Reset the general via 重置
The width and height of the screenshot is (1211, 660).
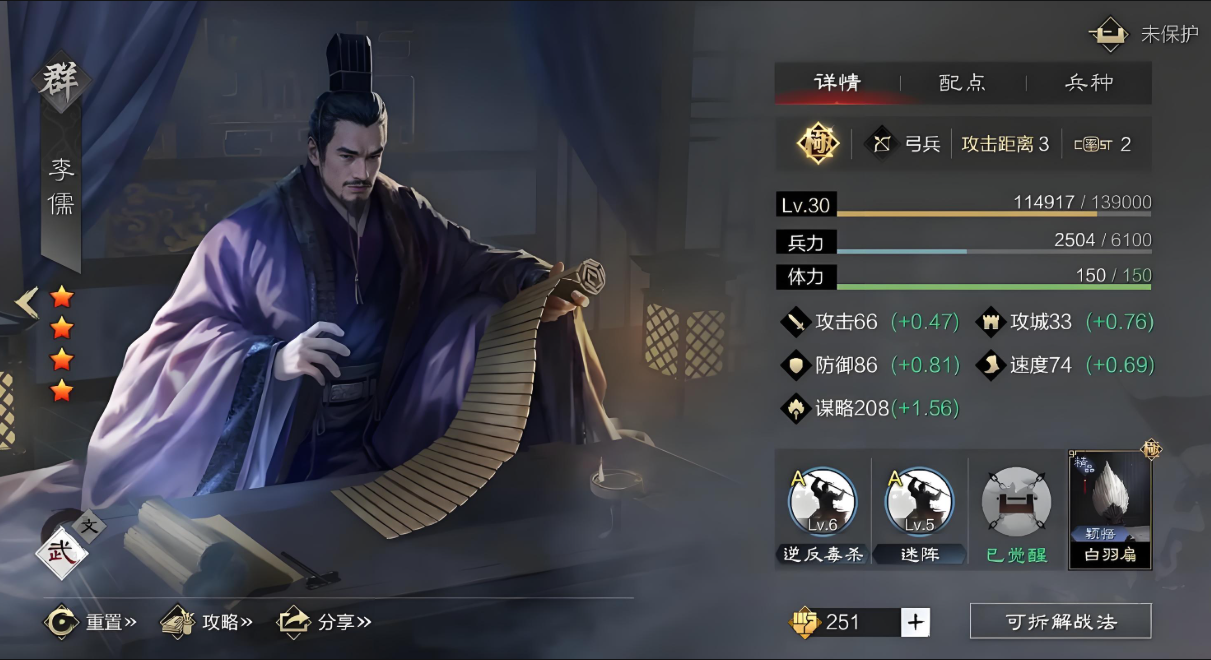(90, 622)
